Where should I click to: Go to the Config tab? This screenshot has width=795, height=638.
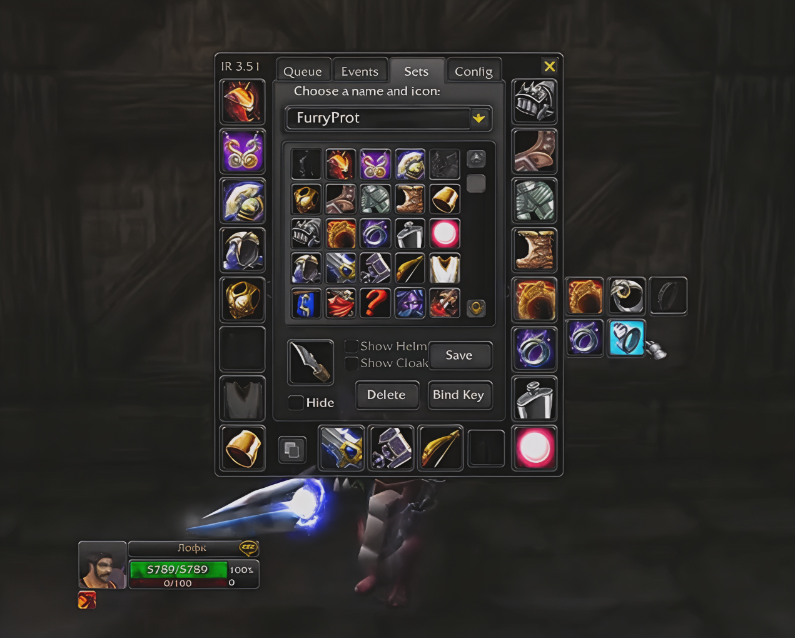coord(473,72)
